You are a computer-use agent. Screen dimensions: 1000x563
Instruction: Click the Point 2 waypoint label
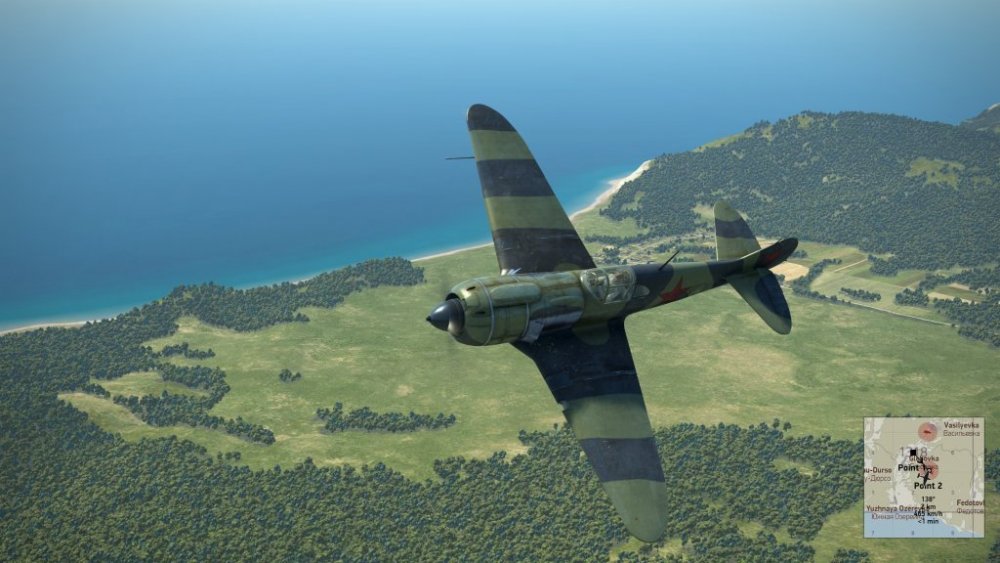tap(928, 485)
